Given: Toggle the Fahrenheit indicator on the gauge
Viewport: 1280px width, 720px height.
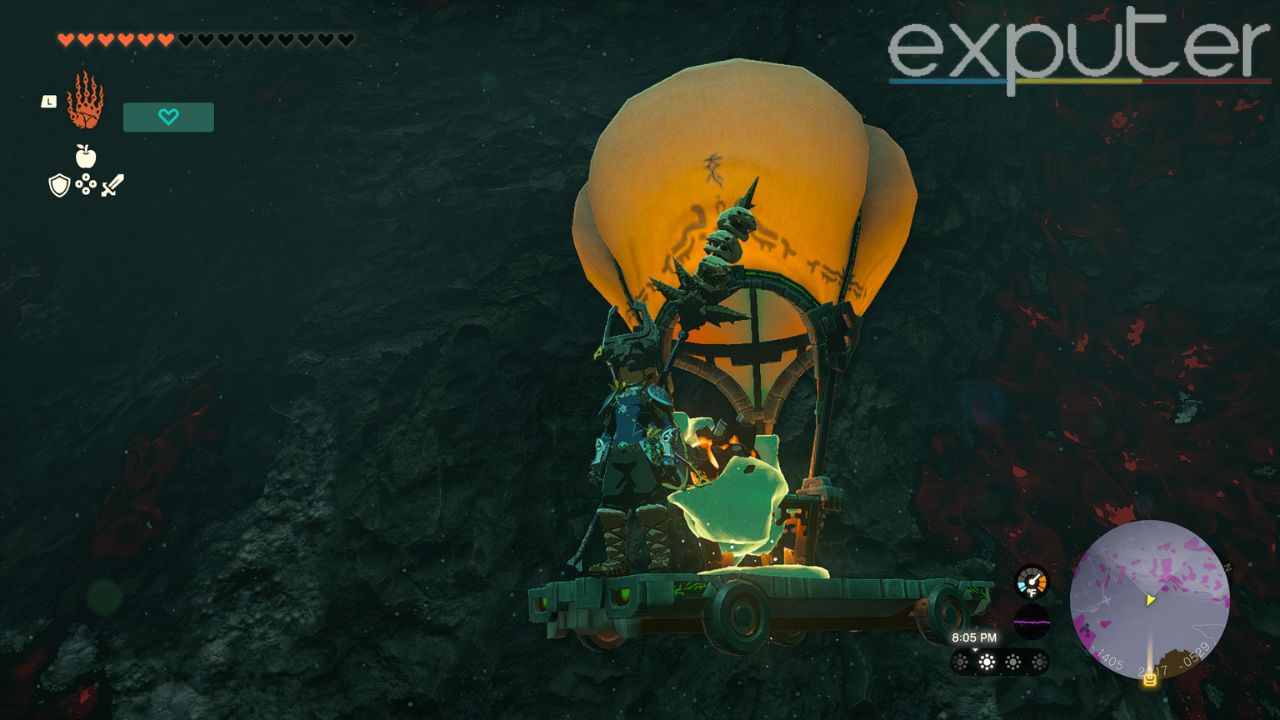Looking at the screenshot, I should click(x=1032, y=593).
